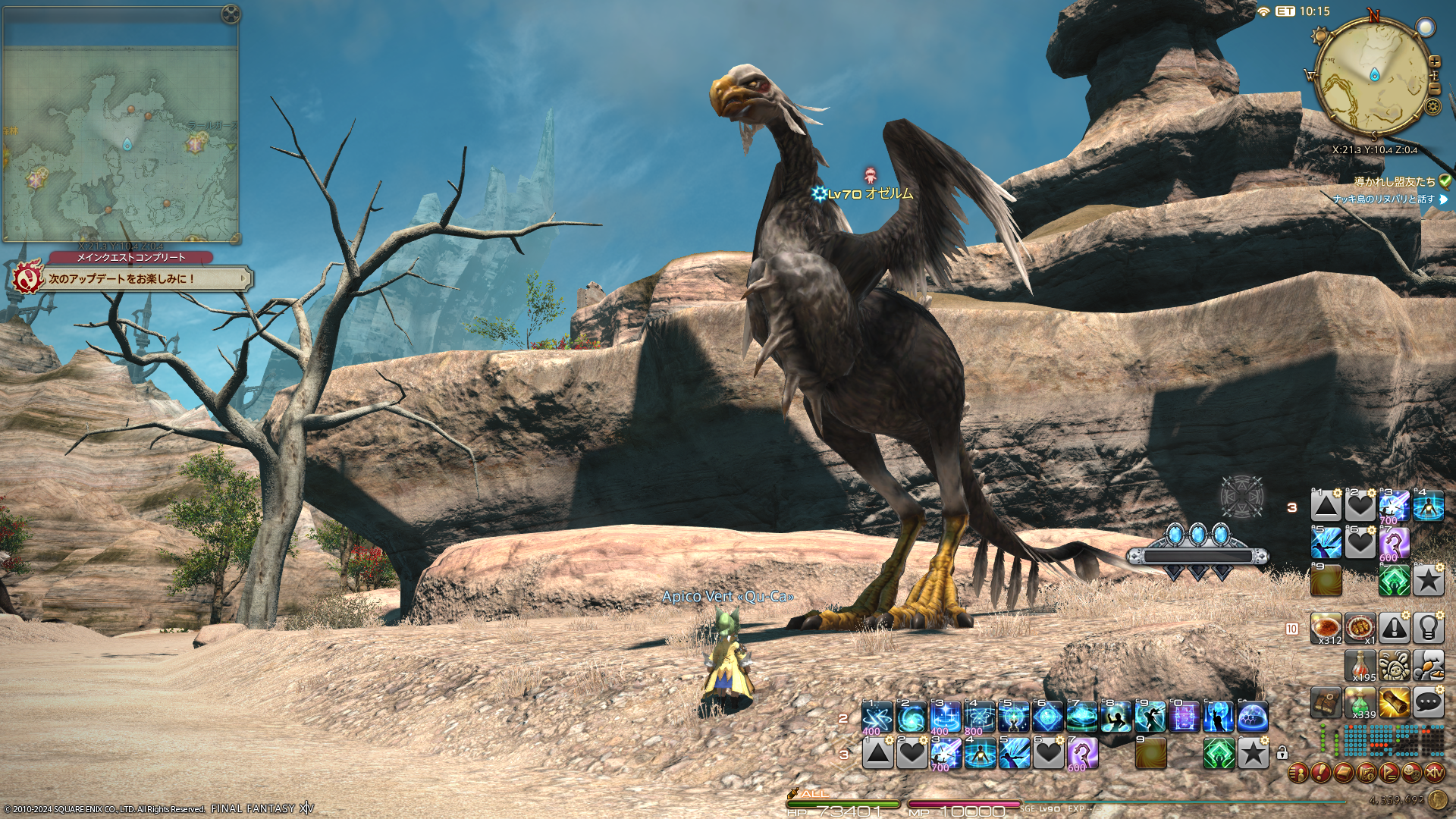The image size is (1456, 819).
Task: Activate the green raised-arms ability icon
Action: [x=1219, y=754]
